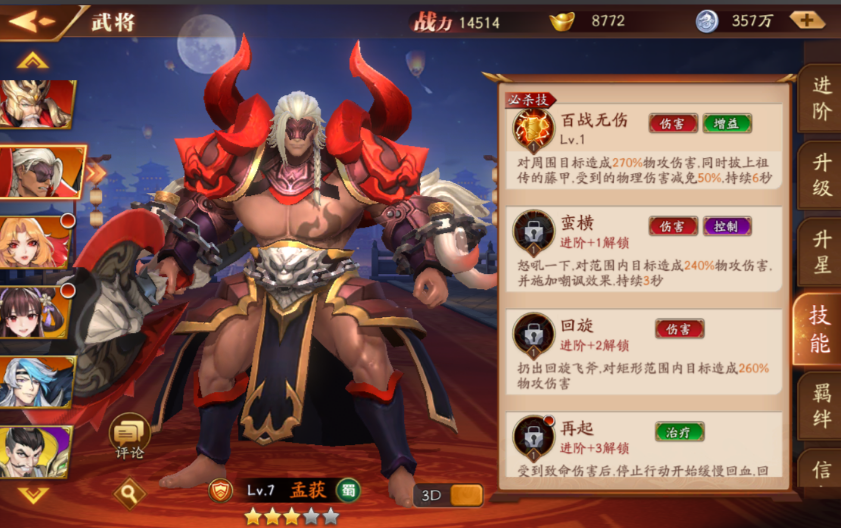
Task: Open the 进阶 advancement tab
Action: coord(821,99)
